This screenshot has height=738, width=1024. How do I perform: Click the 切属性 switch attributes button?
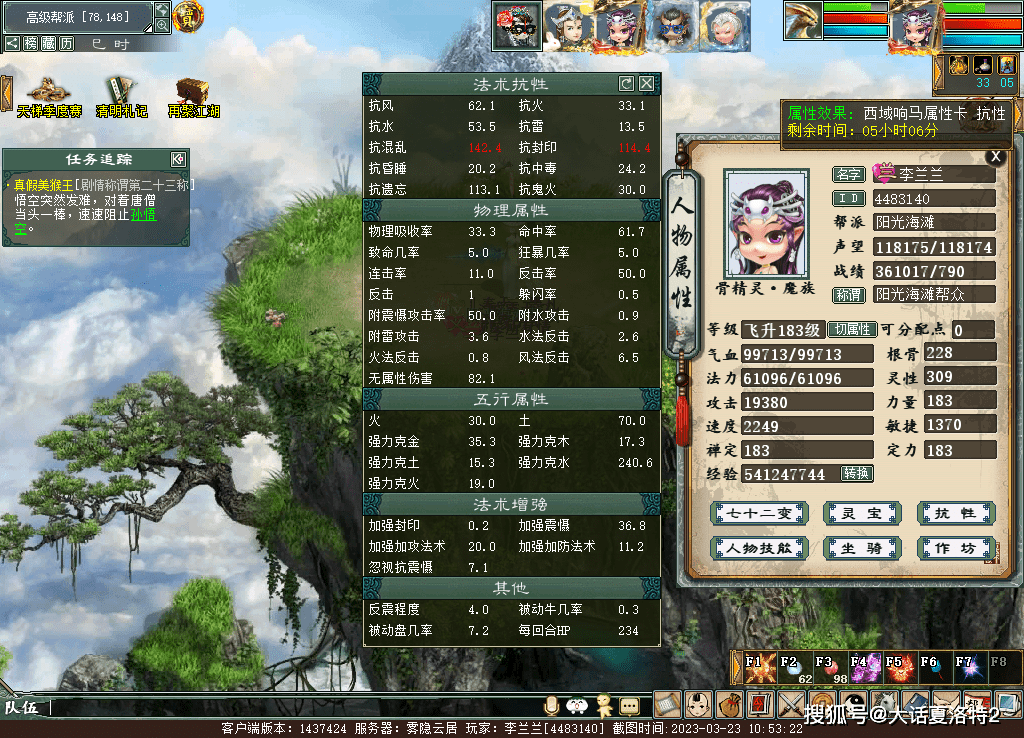[852, 330]
